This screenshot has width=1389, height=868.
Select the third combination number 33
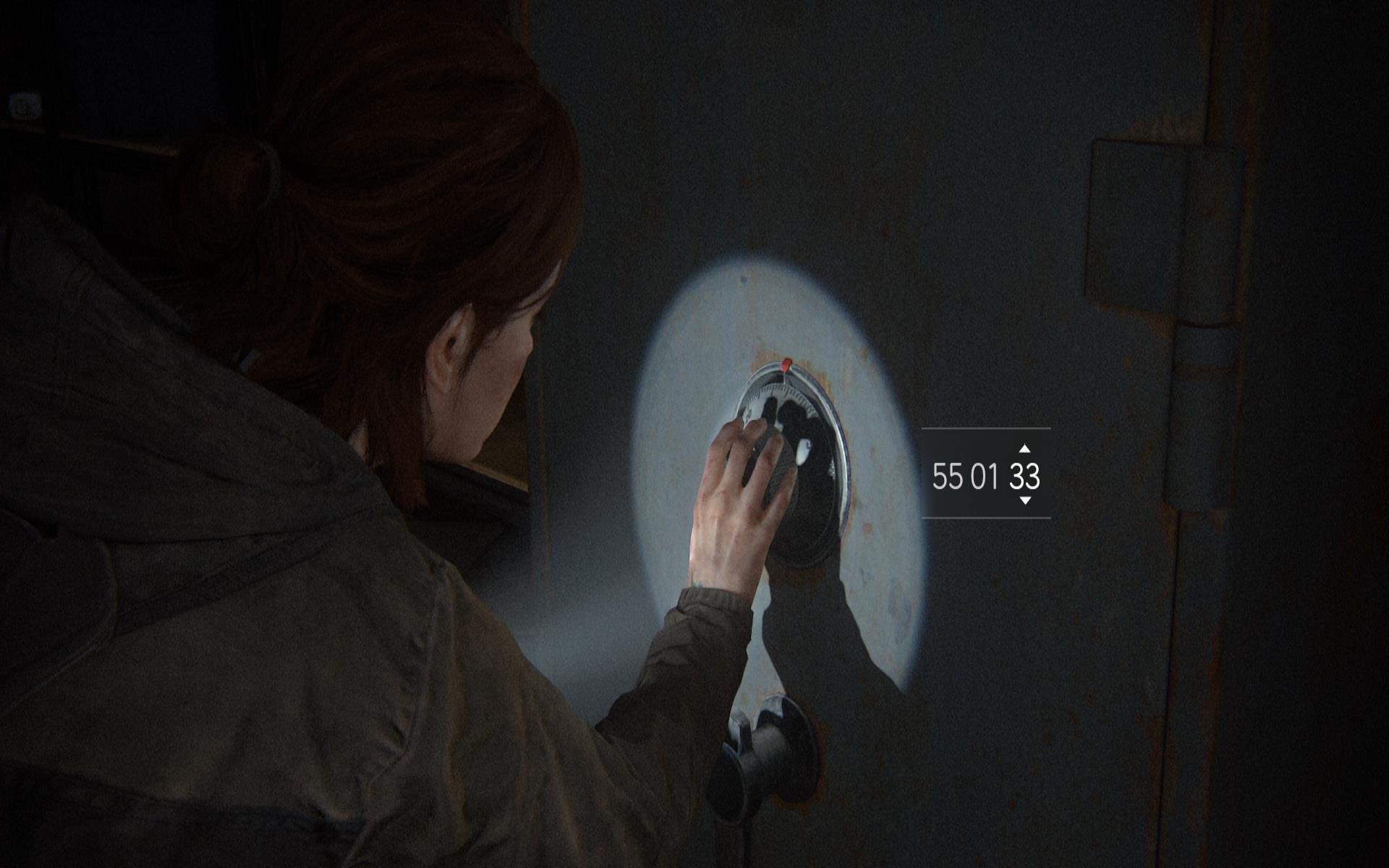tap(1024, 477)
